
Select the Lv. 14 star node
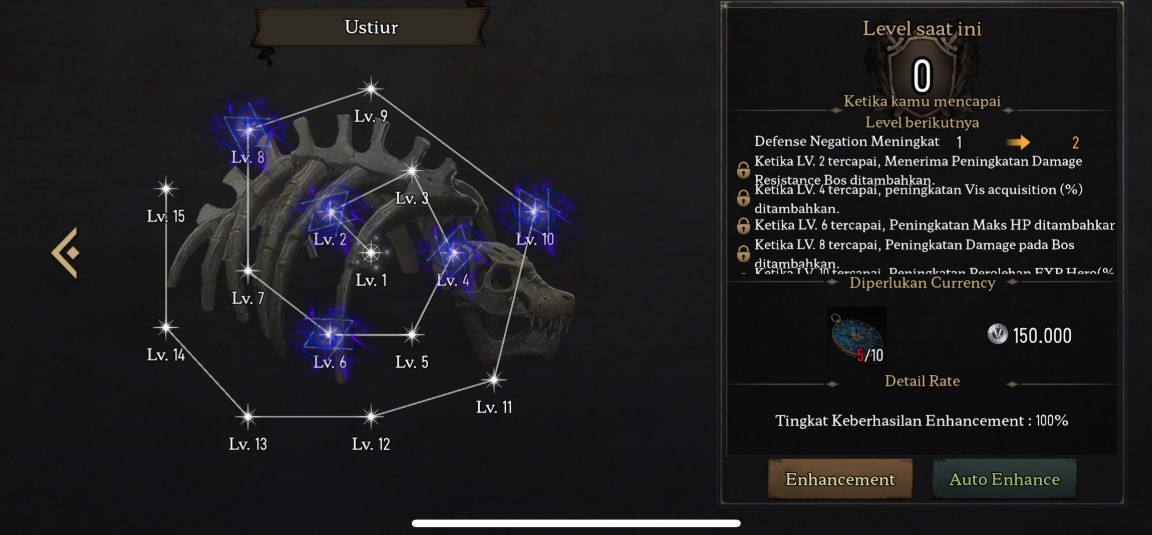click(x=166, y=327)
